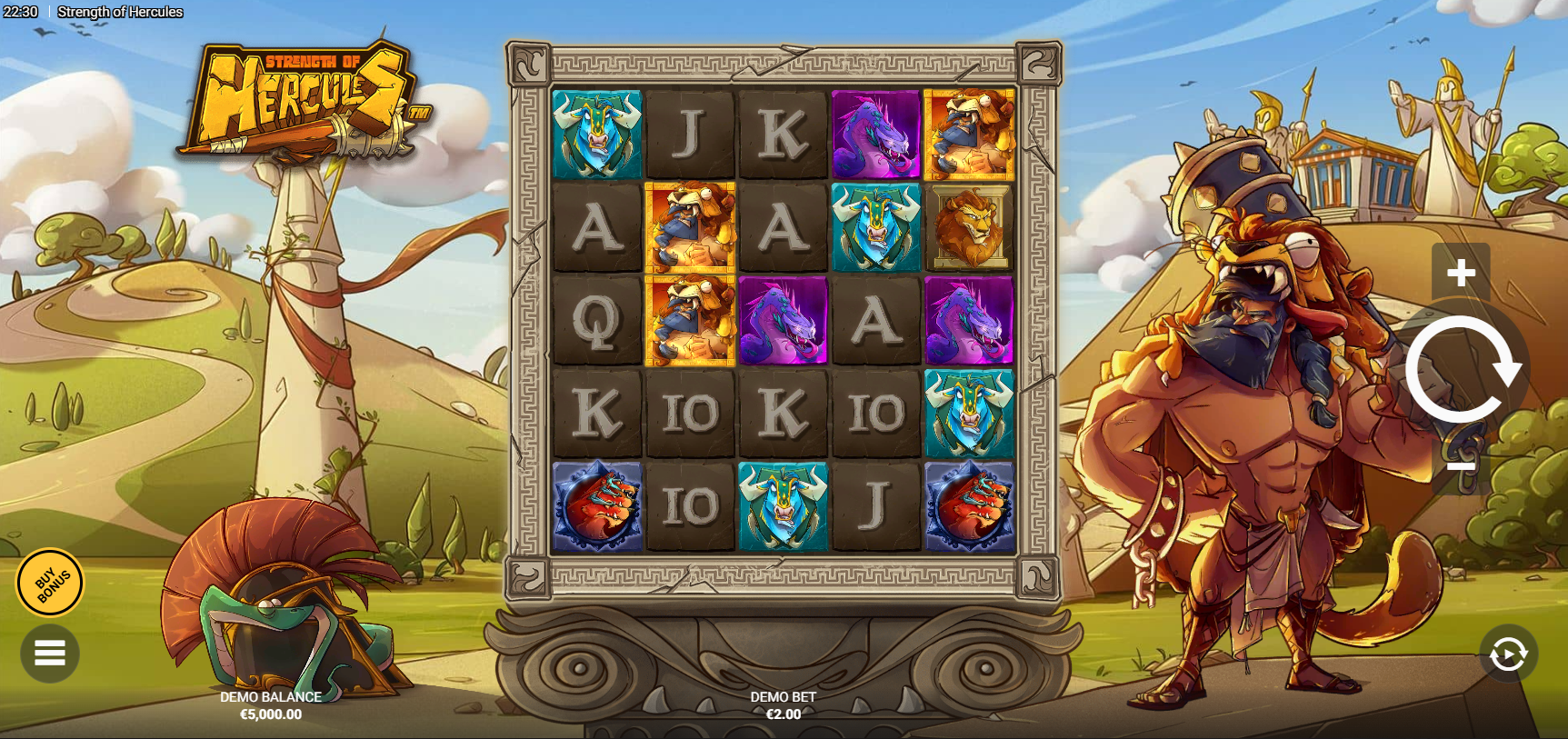The image size is (1568, 739).
Task: Select the flaming boar scatter symbol bottom-left
Action: (597, 504)
